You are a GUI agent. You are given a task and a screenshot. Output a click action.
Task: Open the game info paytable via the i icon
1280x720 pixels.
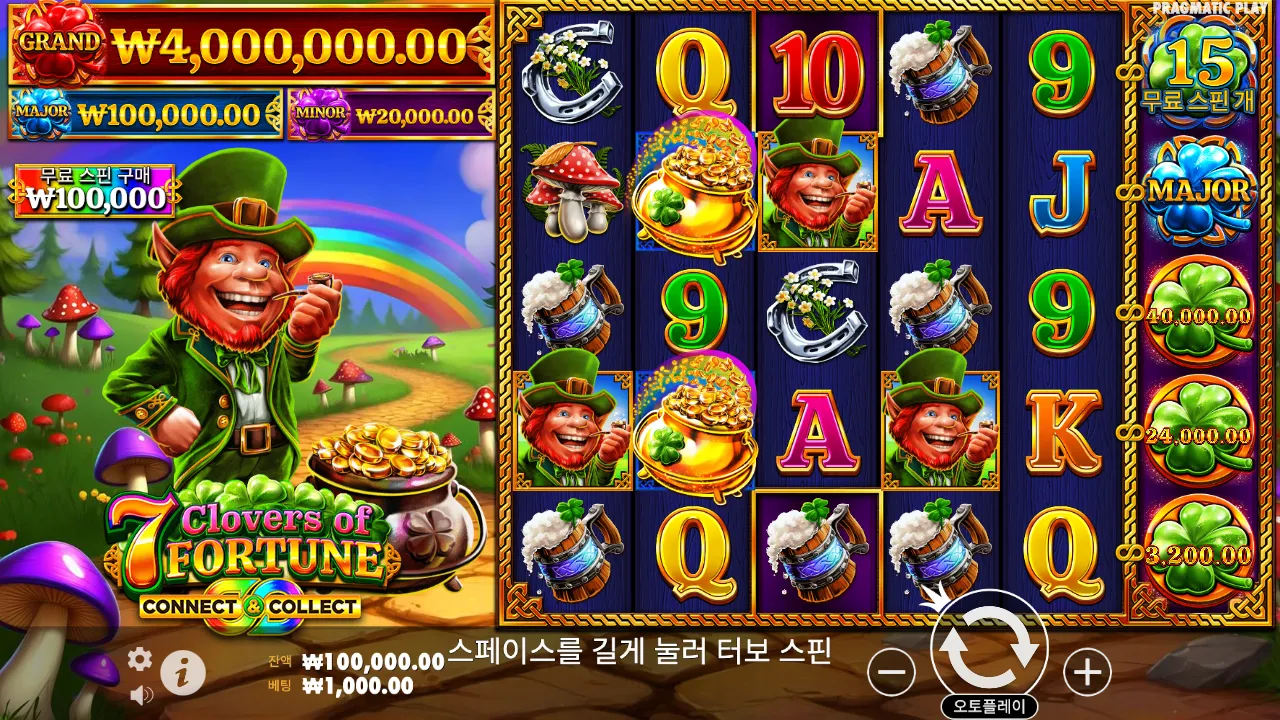[x=184, y=671]
